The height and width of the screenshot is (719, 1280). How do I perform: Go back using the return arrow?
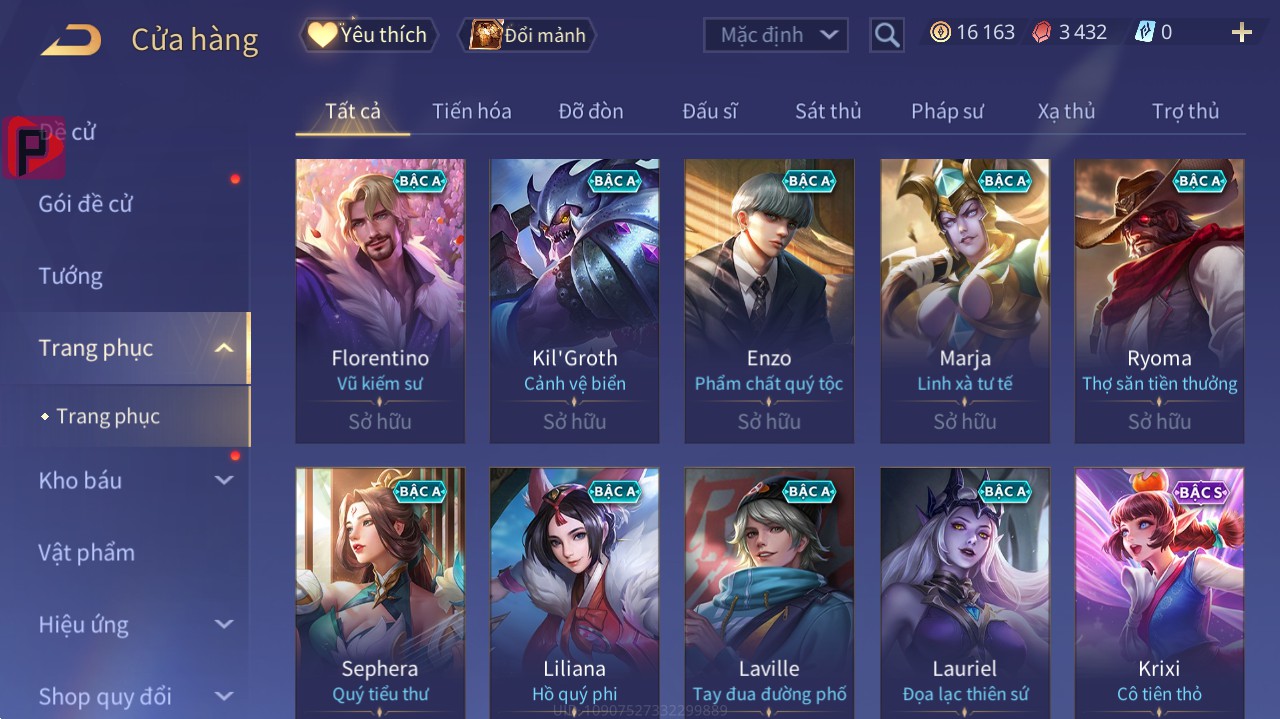point(72,40)
